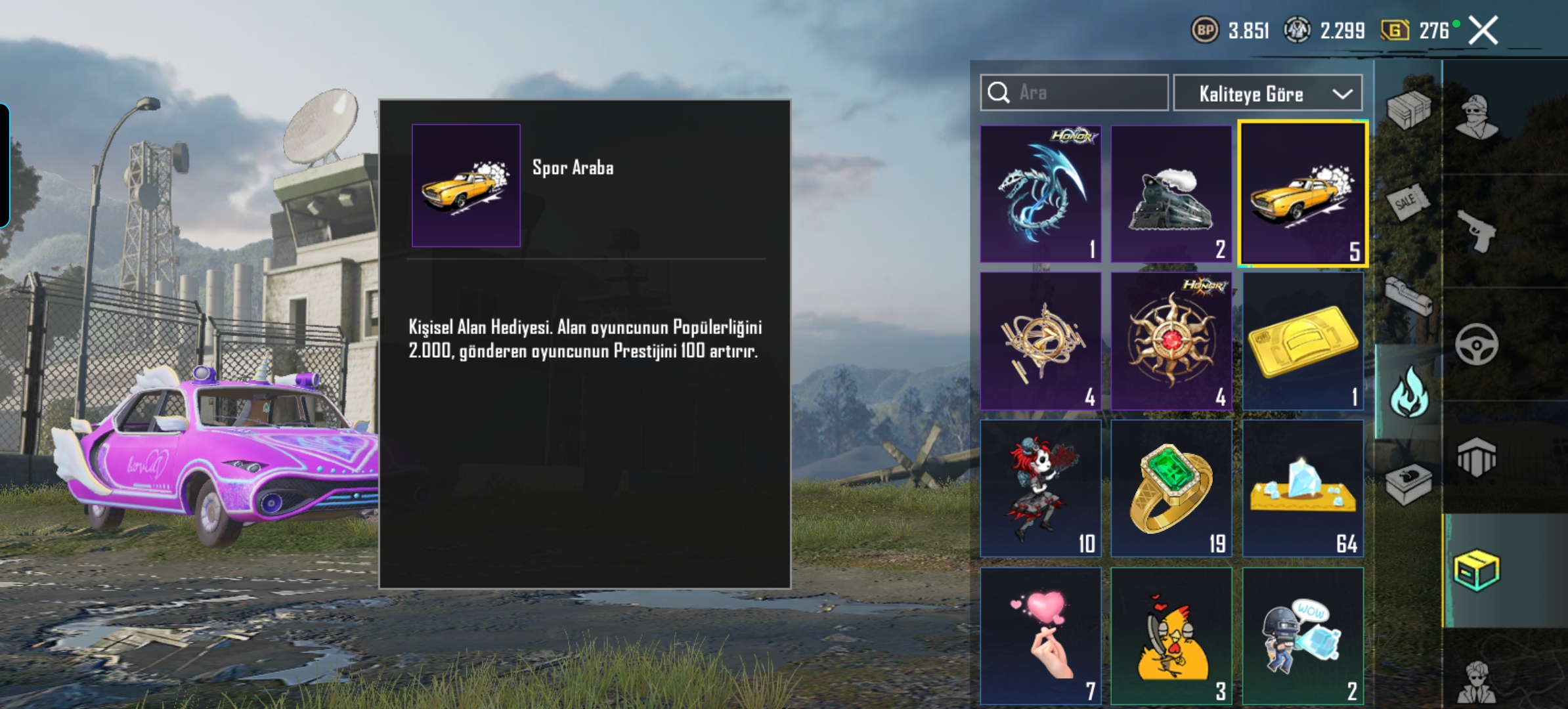The width and height of the screenshot is (1568, 709).
Task: Choose the pink finger heart gift
Action: point(1041,635)
